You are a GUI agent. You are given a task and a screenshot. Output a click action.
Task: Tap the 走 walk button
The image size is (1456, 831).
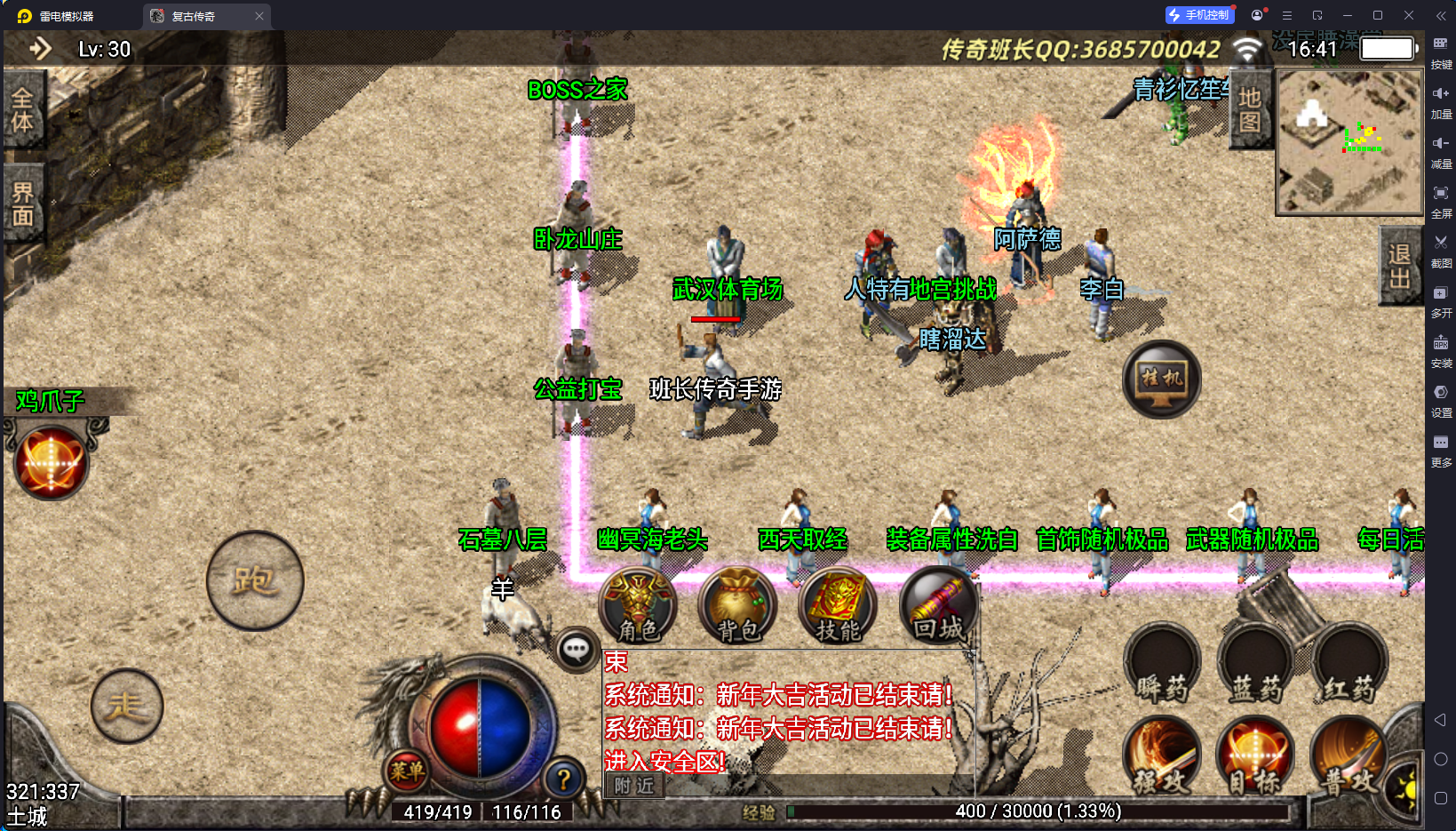click(126, 706)
